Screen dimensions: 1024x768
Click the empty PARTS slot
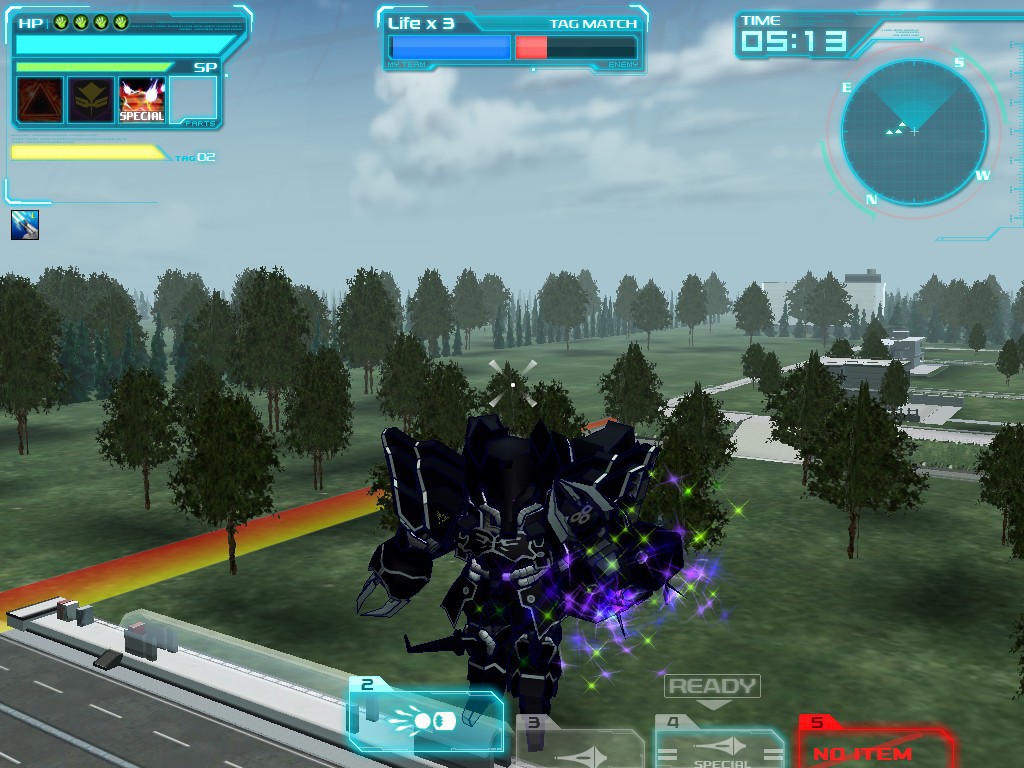coord(193,100)
